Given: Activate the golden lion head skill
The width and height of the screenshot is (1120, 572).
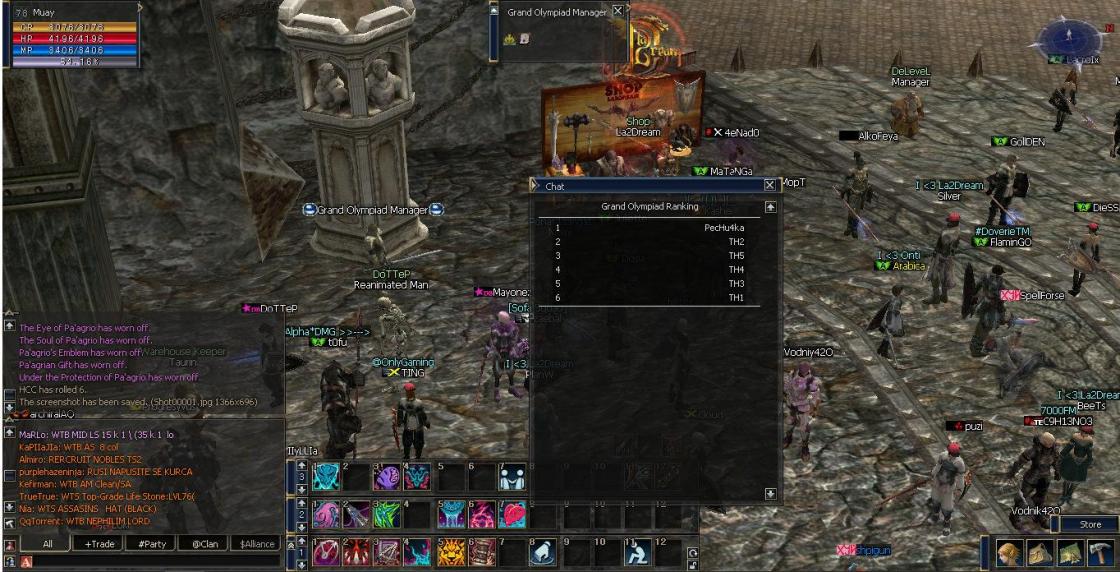Looking at the screenshot, I should click(x=451, y=552).
